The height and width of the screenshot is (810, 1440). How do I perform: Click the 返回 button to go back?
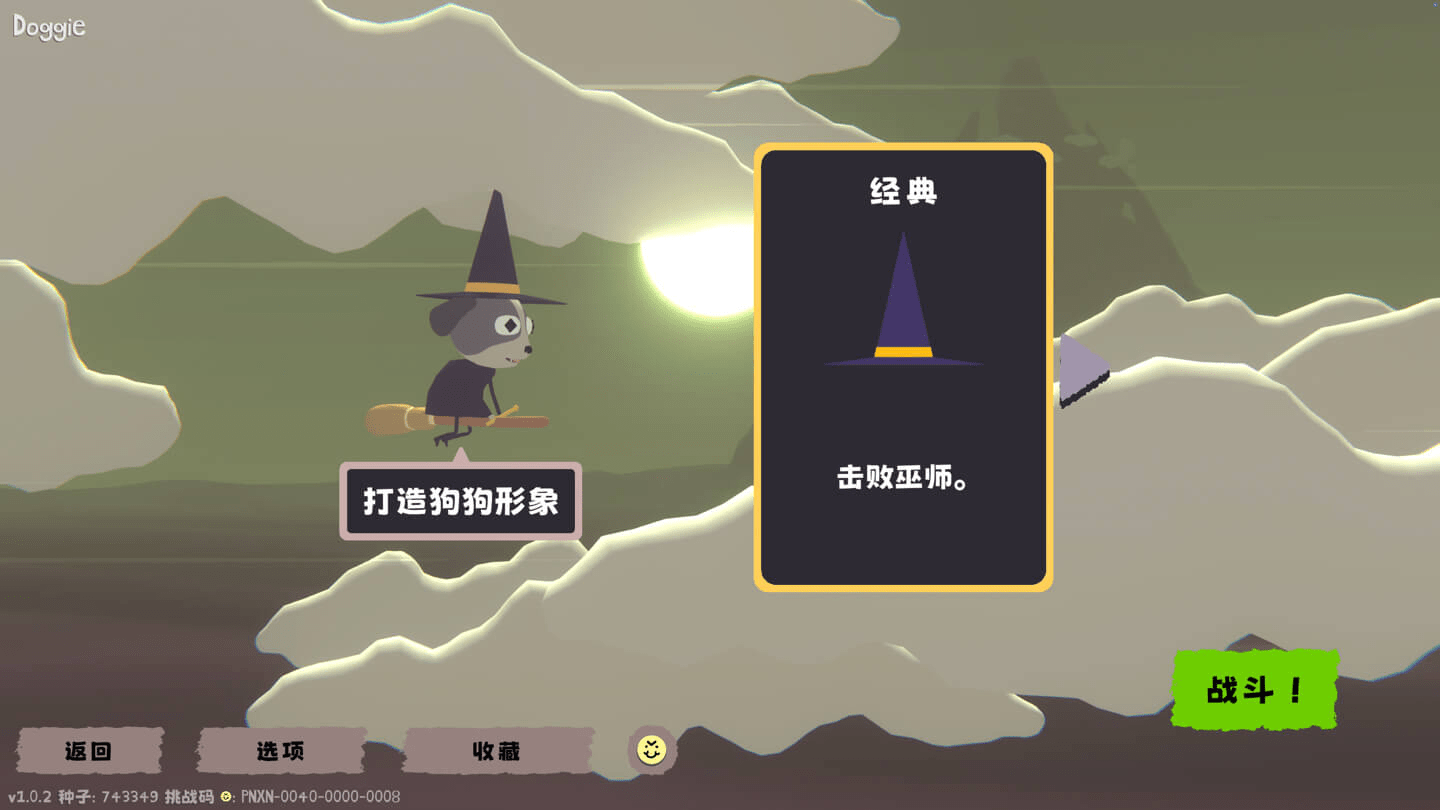(88, 750)
